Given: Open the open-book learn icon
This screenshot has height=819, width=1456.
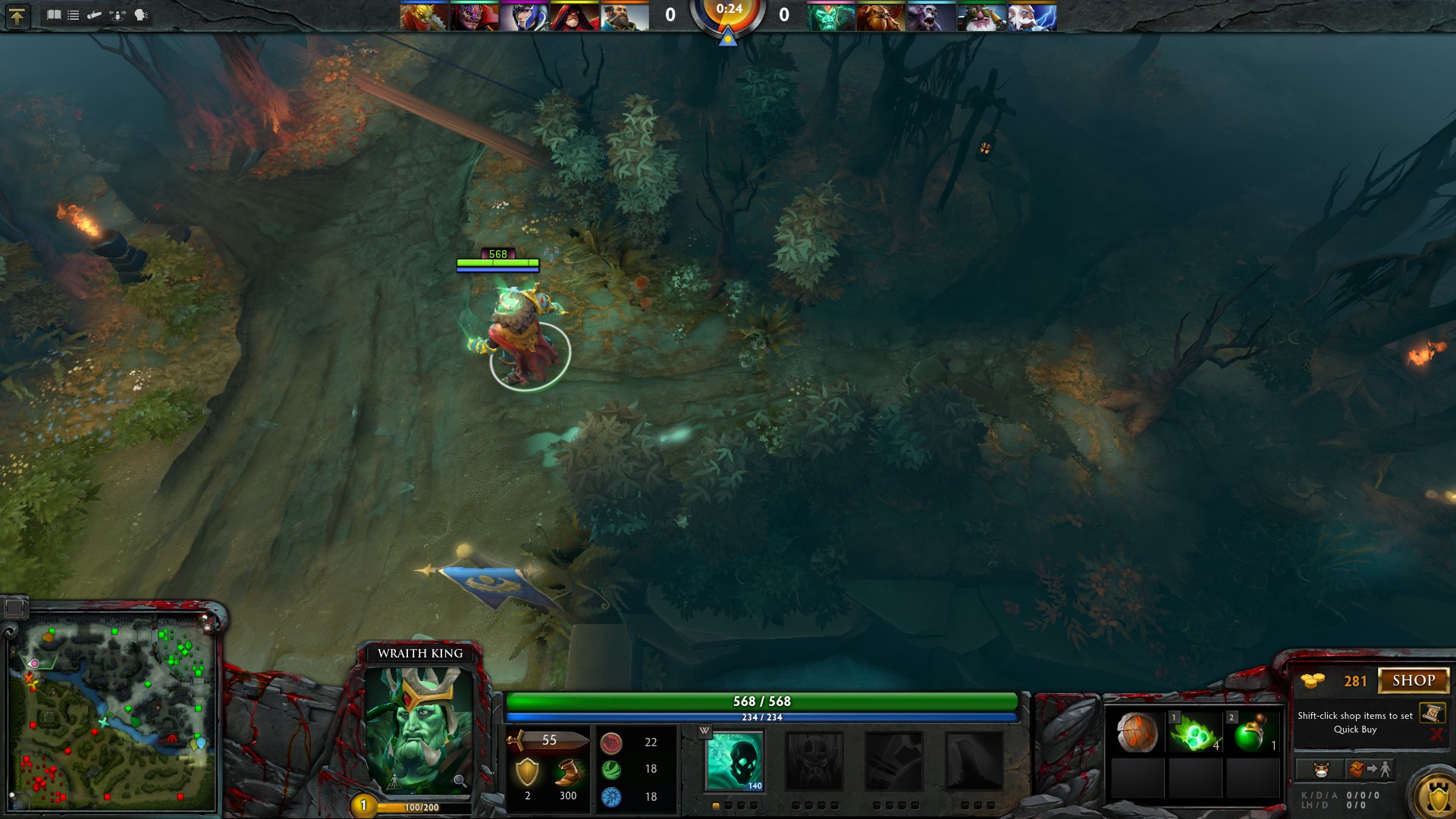Looking at the screenshot, I should (x=53, y=15).
